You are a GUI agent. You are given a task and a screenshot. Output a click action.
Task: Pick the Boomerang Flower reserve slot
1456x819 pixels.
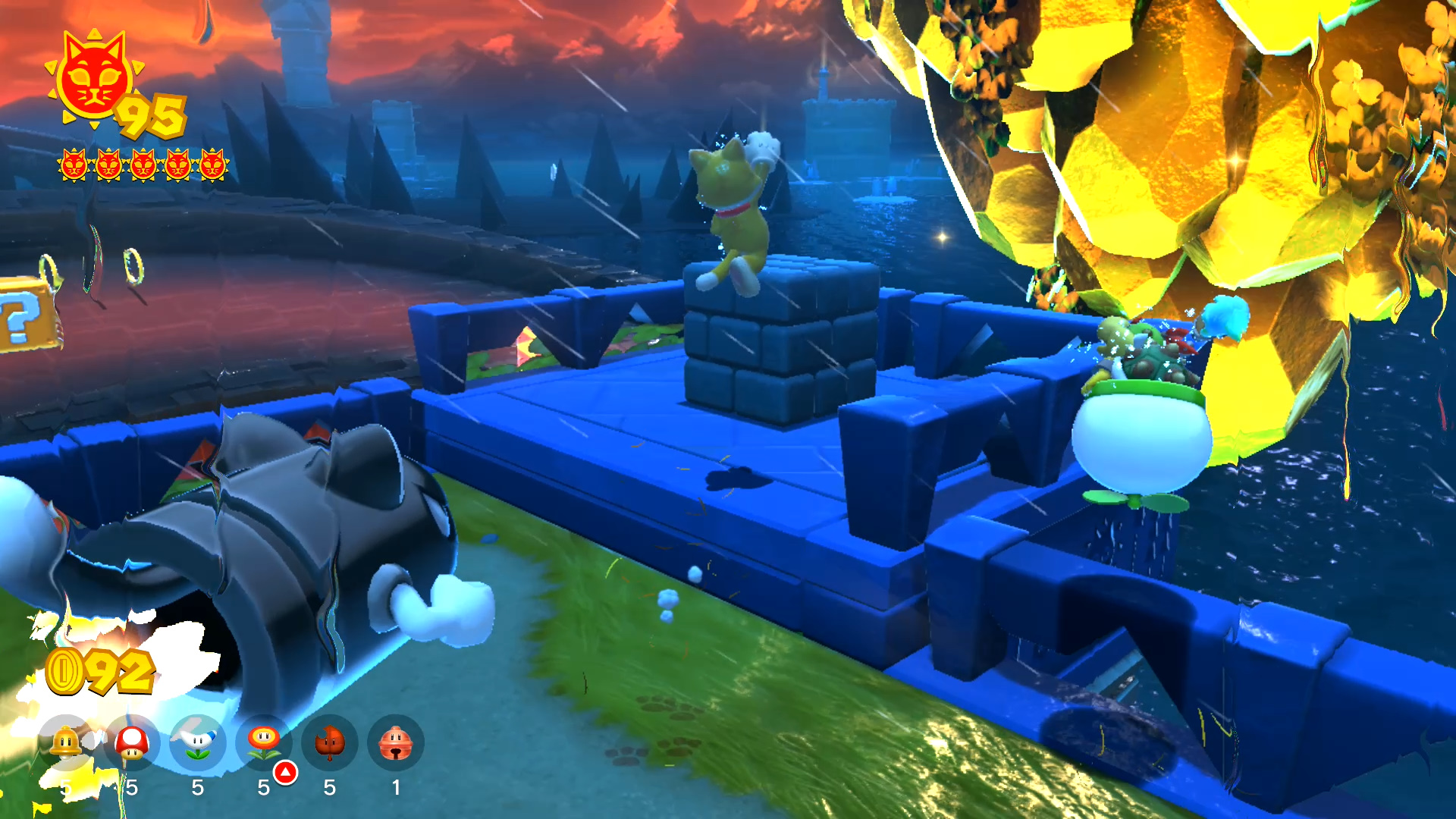pos(198,742)
